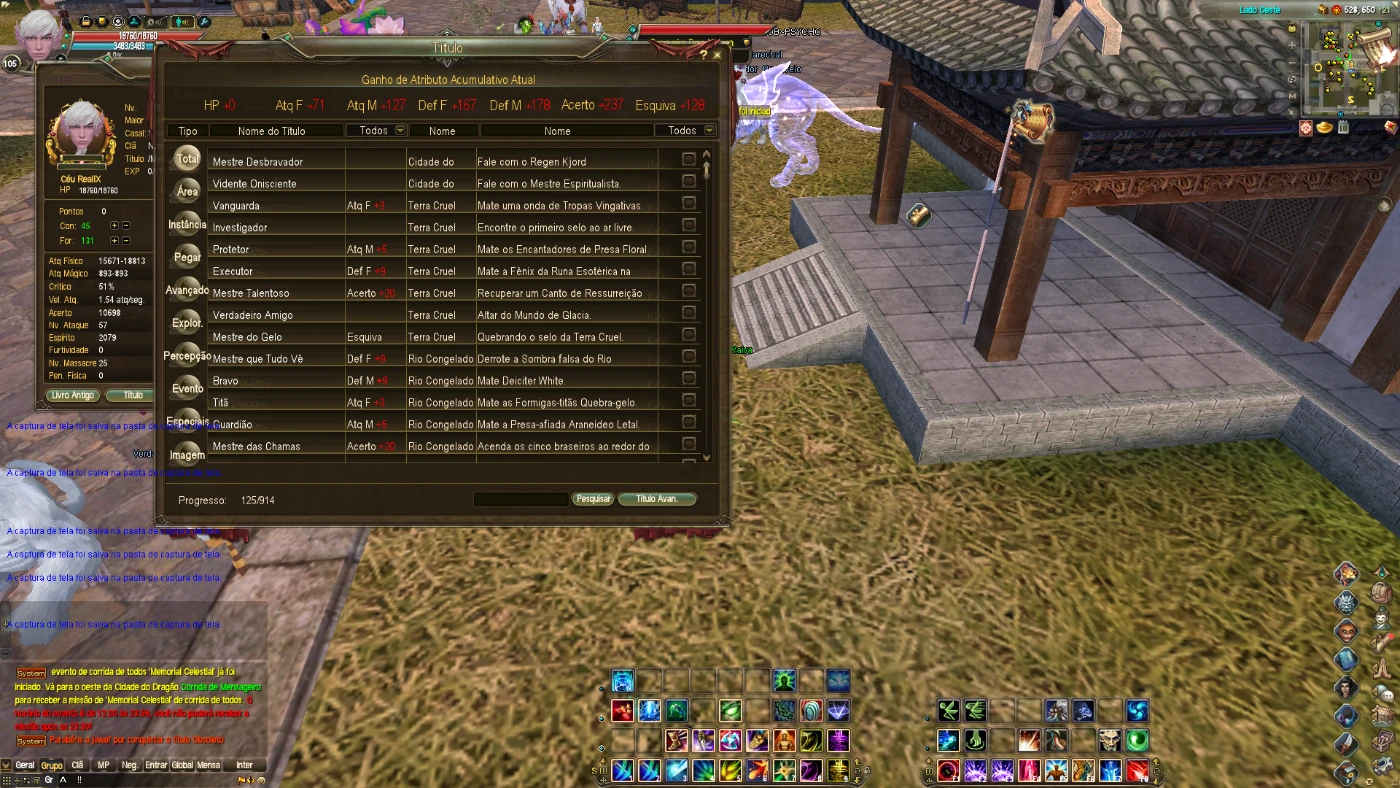Open the daily check-in calendar icon under minimap

[1344, 127]
